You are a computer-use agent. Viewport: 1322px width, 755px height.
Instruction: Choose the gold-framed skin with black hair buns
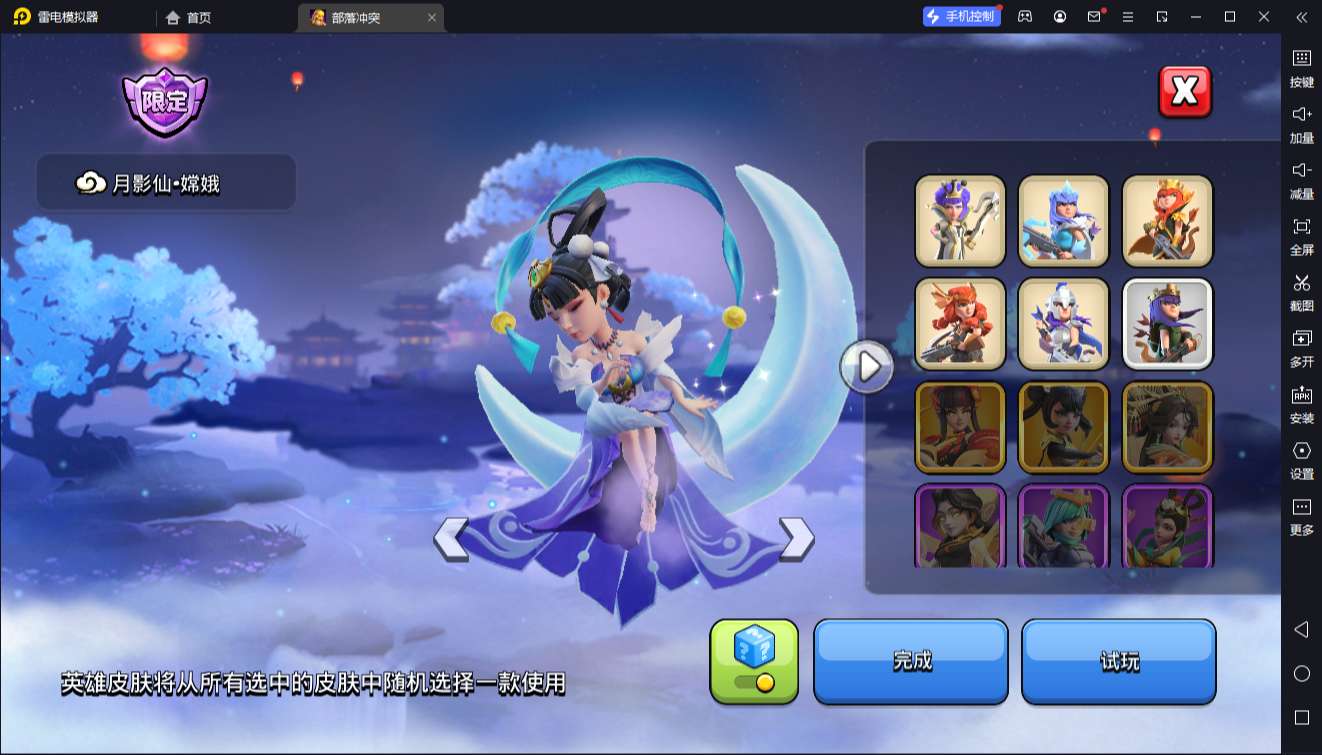pos(1064,427)
